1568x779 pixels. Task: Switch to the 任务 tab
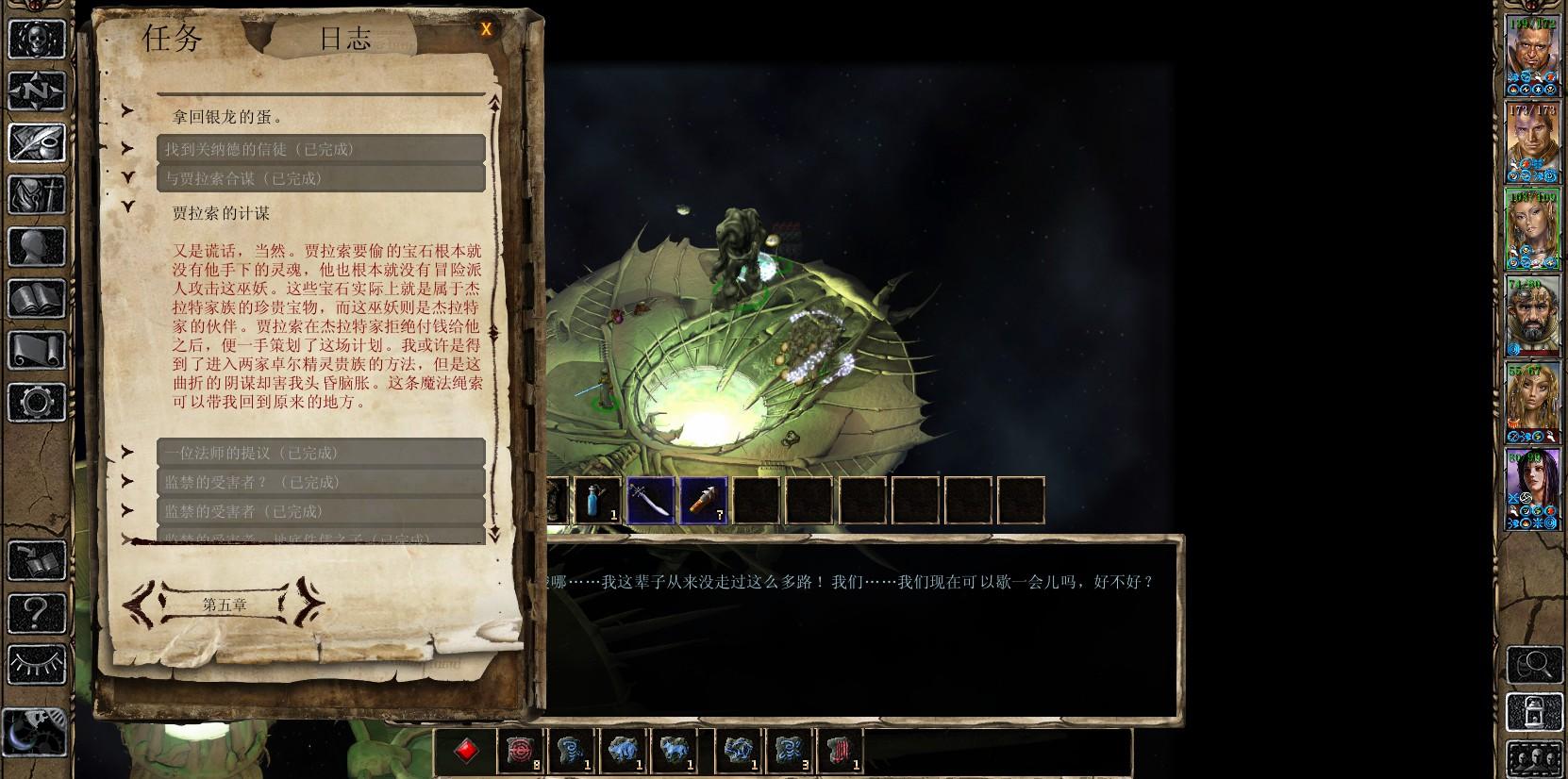170,38
